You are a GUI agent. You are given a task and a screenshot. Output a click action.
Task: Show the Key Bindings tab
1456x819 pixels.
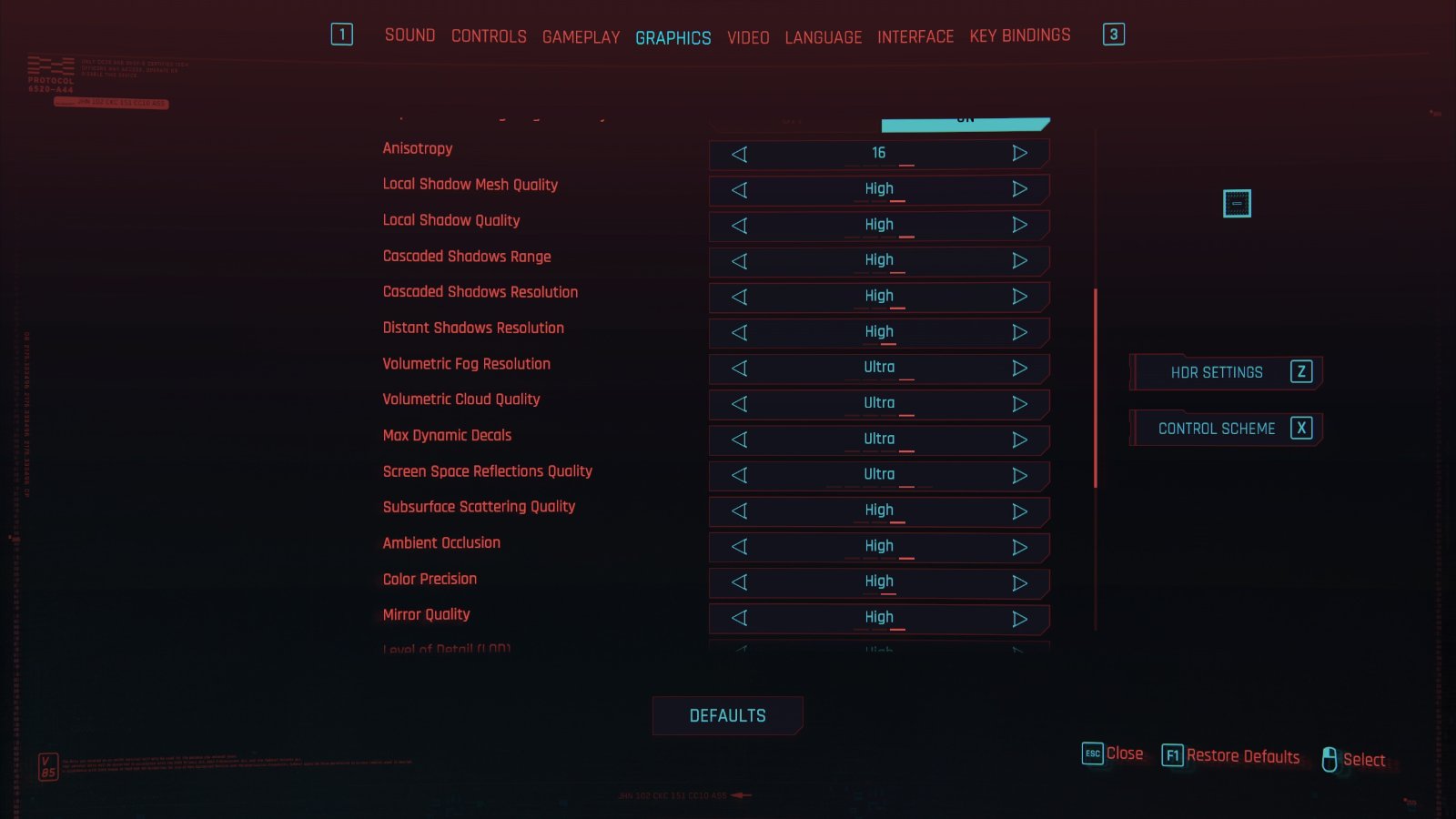pos(1019,35)
